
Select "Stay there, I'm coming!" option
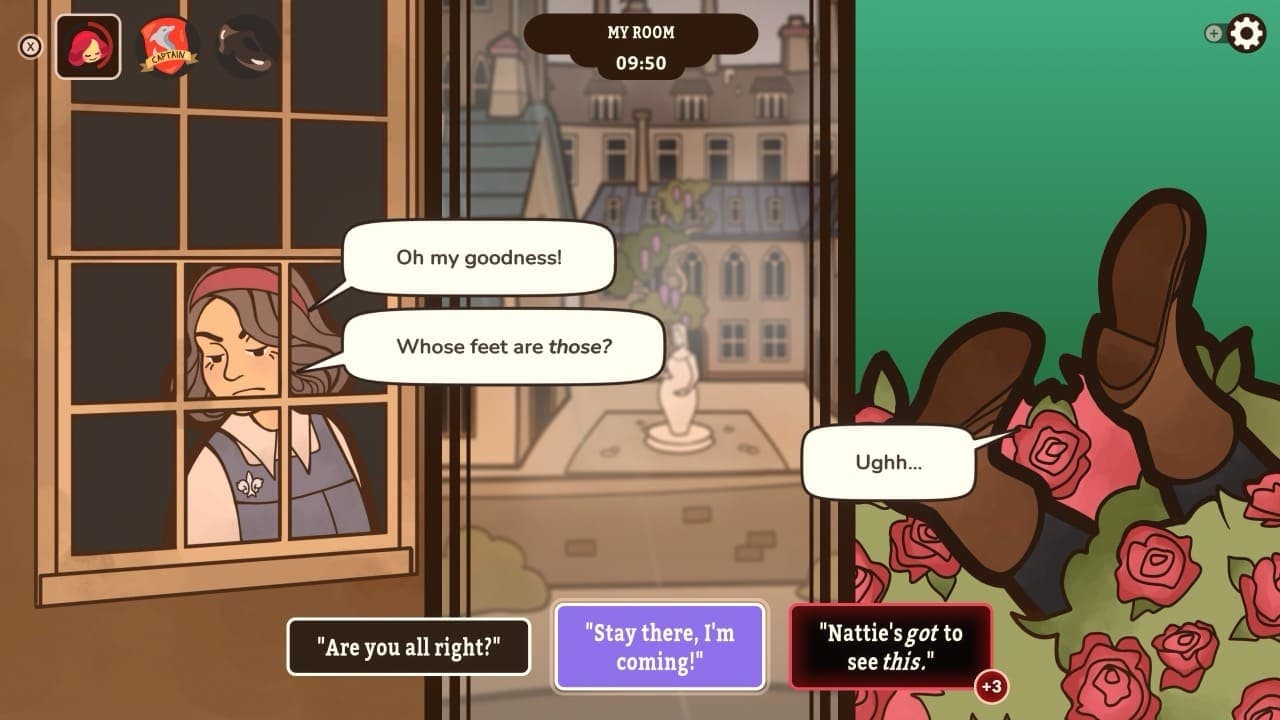tap(660, 647)
